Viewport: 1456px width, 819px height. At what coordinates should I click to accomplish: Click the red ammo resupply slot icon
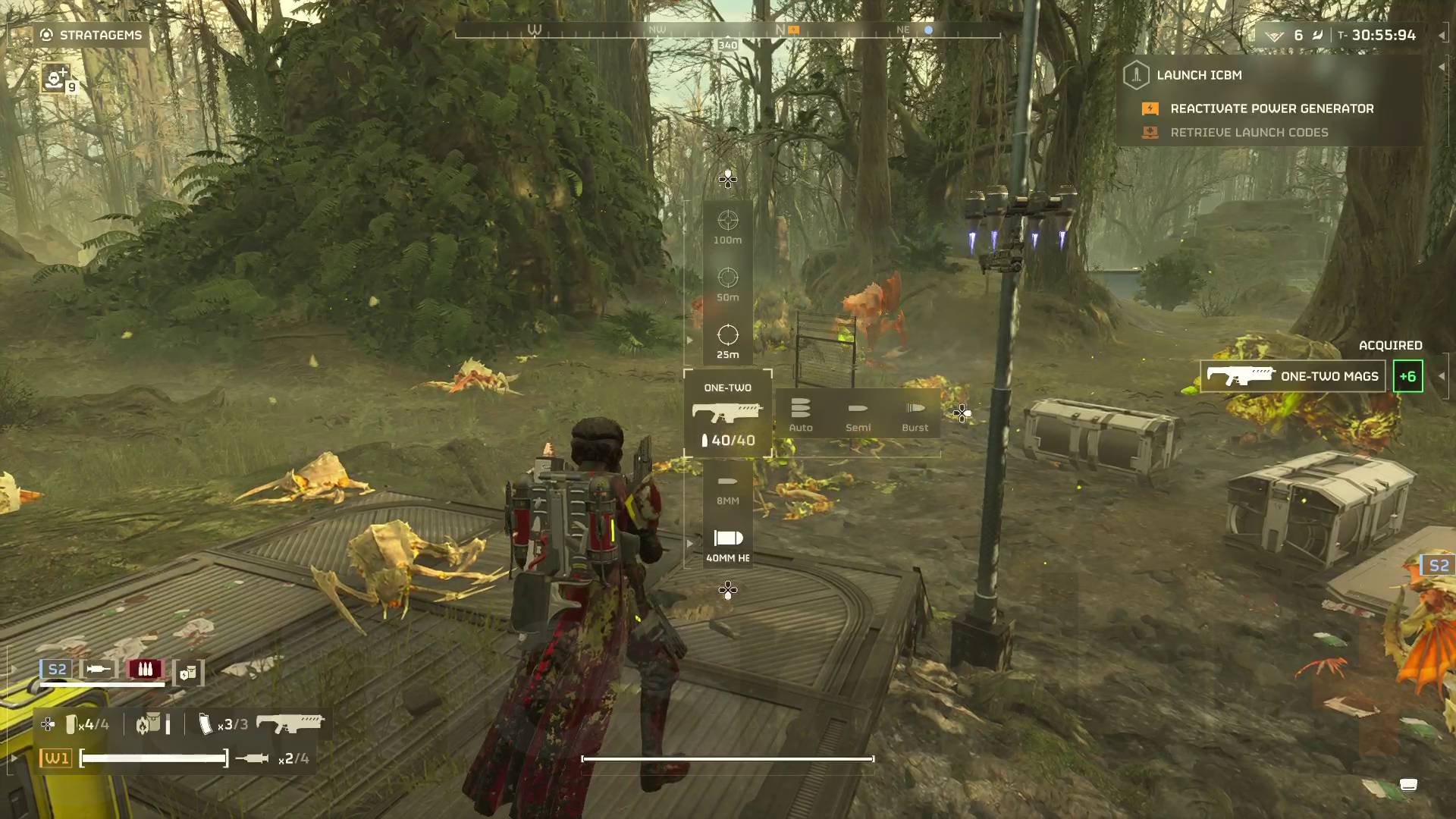(146, 669)
